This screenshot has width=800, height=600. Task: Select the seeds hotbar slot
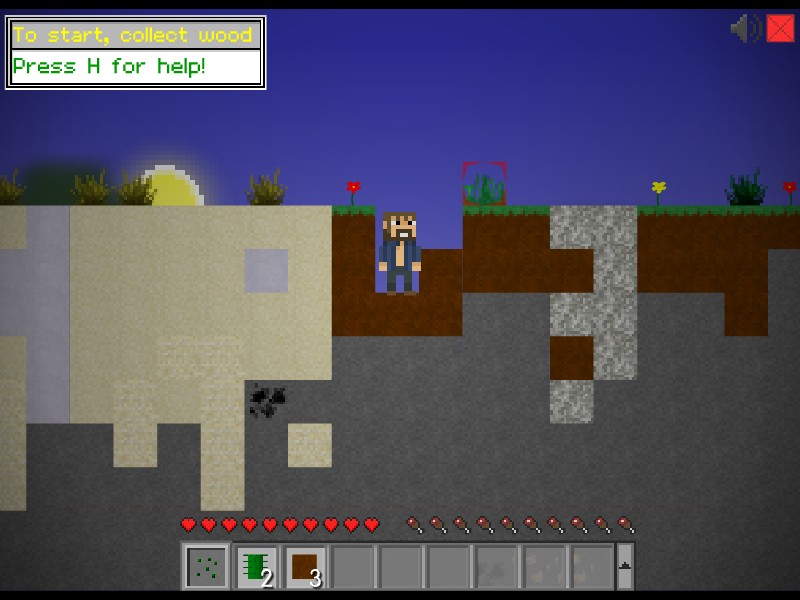[207, 567]
